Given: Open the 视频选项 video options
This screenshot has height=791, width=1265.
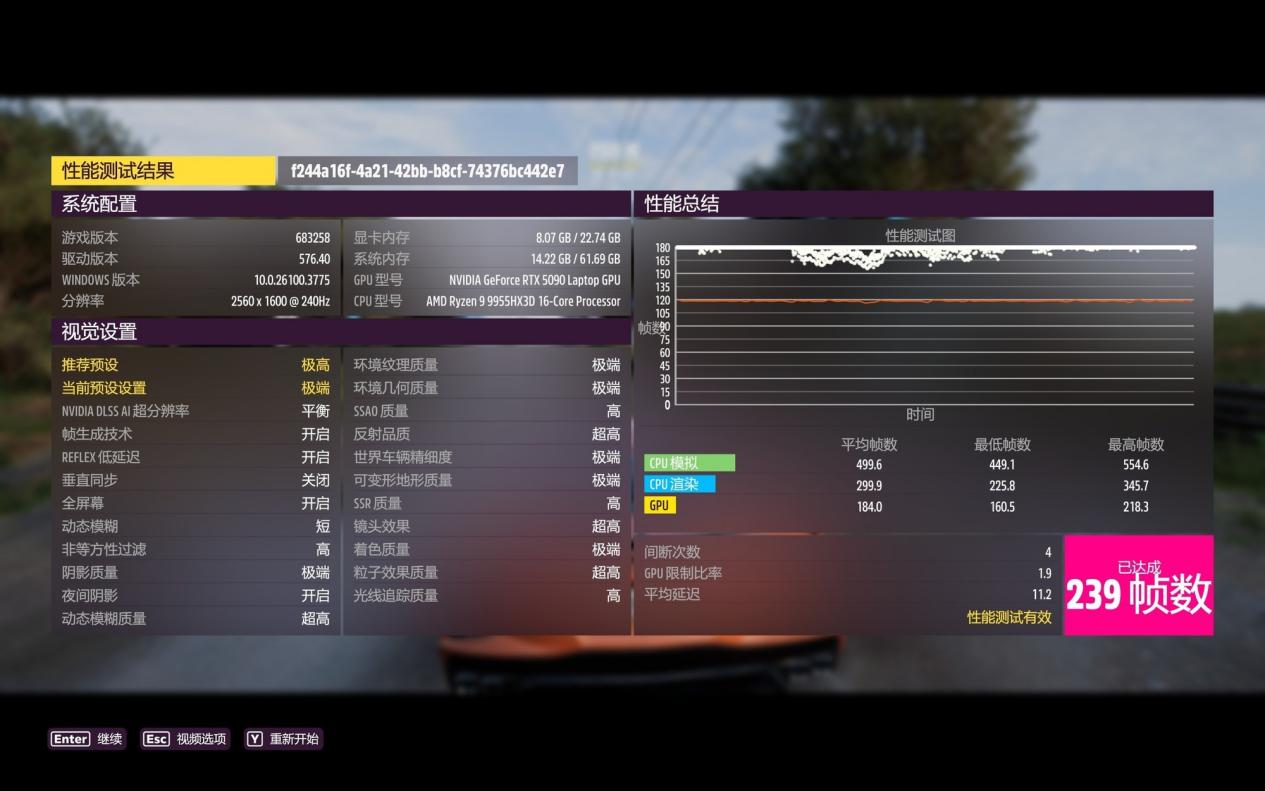Looking at the screenshot, I should coord(185,739).
